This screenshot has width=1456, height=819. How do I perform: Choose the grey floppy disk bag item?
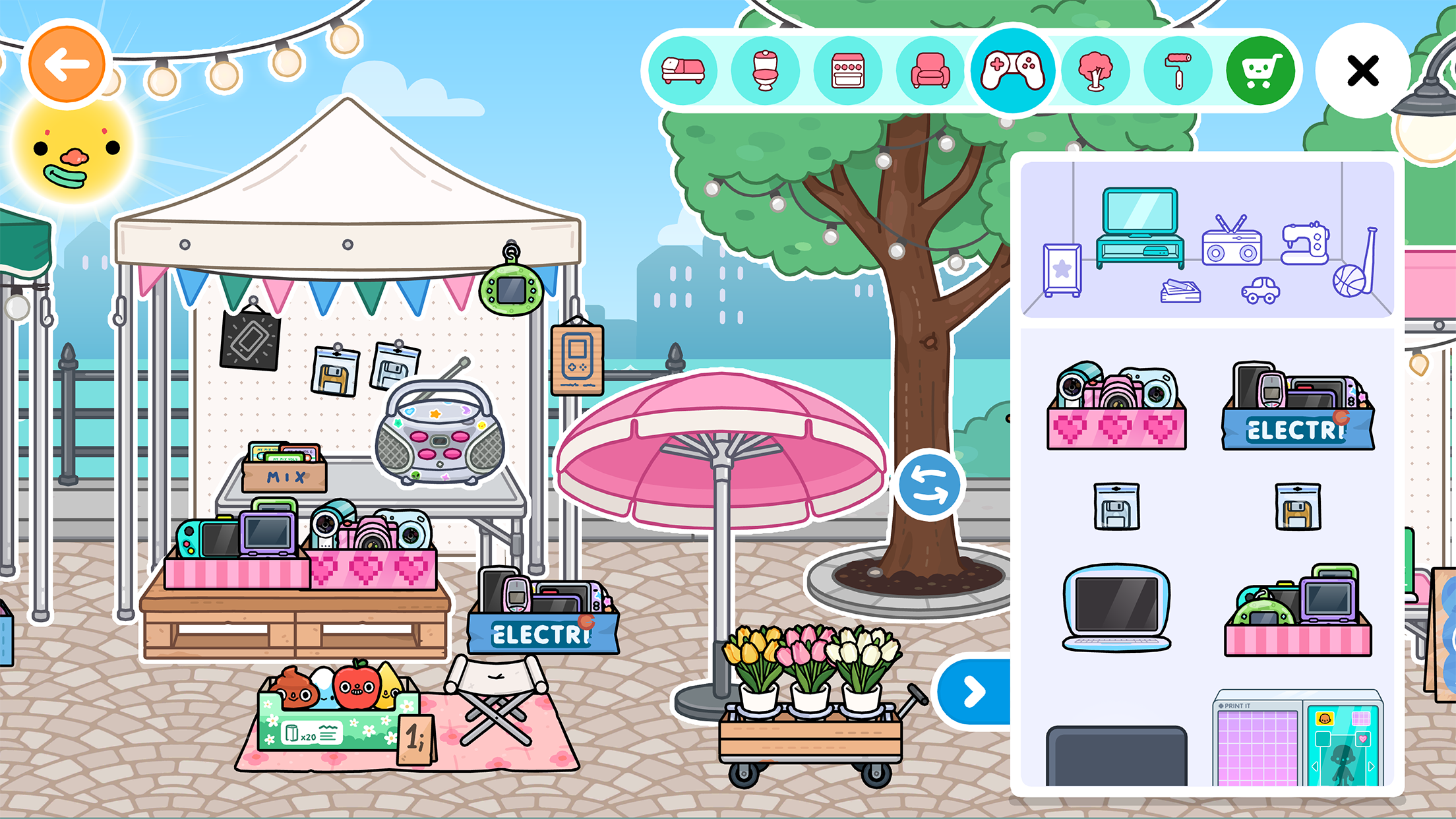click(x=1116, y=506)
